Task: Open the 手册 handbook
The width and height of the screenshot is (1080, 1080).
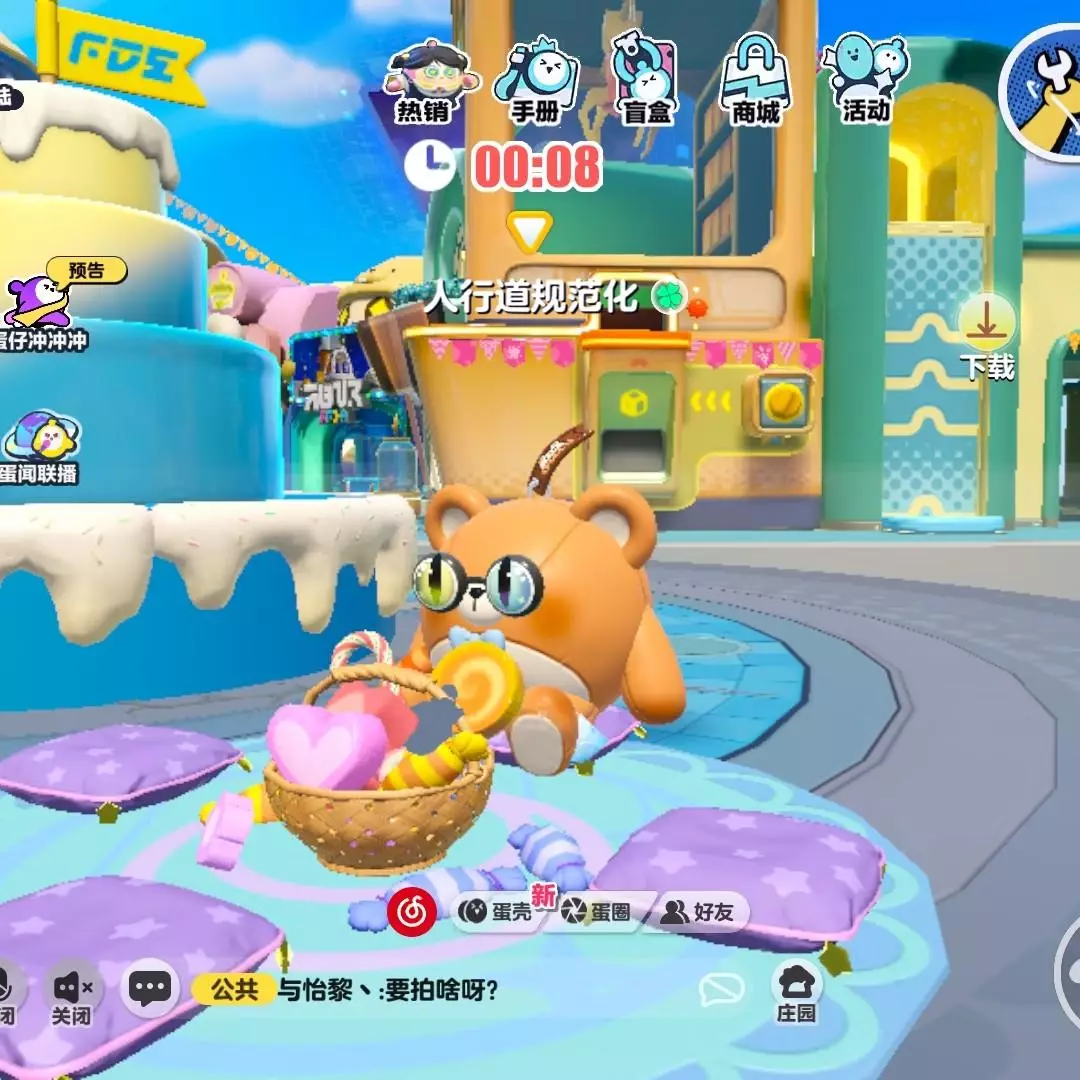Action: [533, 82]
